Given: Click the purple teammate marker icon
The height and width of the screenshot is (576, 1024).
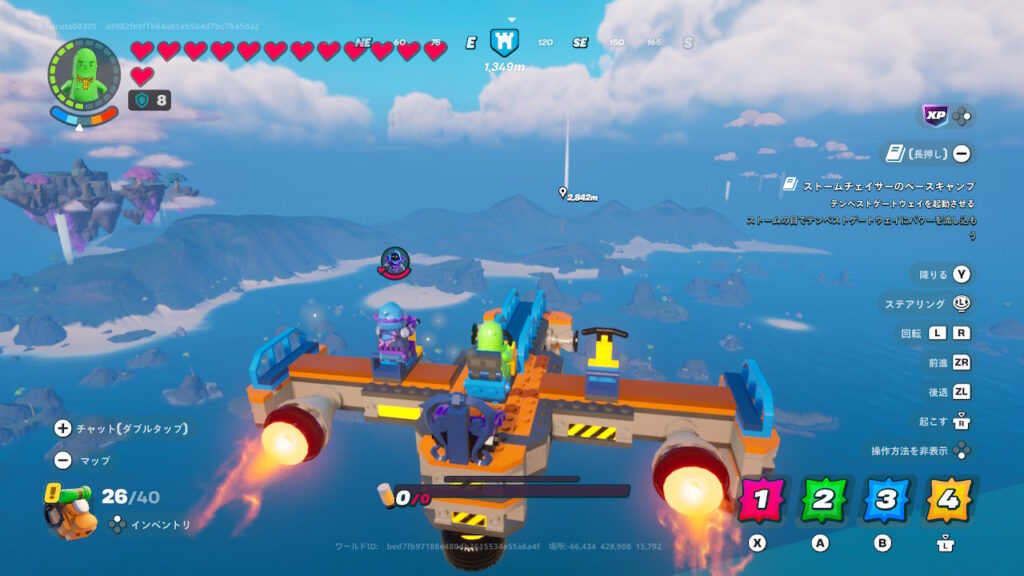Looking at the screenshot, I should click(x=395, y=264).
